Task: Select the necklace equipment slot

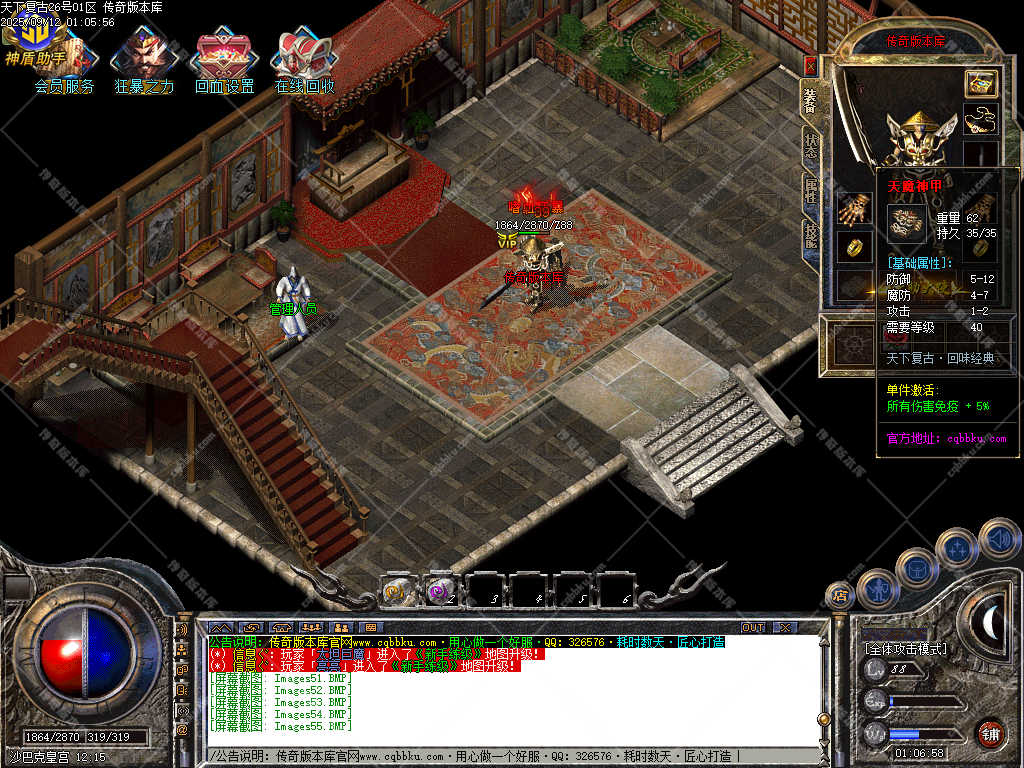Action: (980, 119)
